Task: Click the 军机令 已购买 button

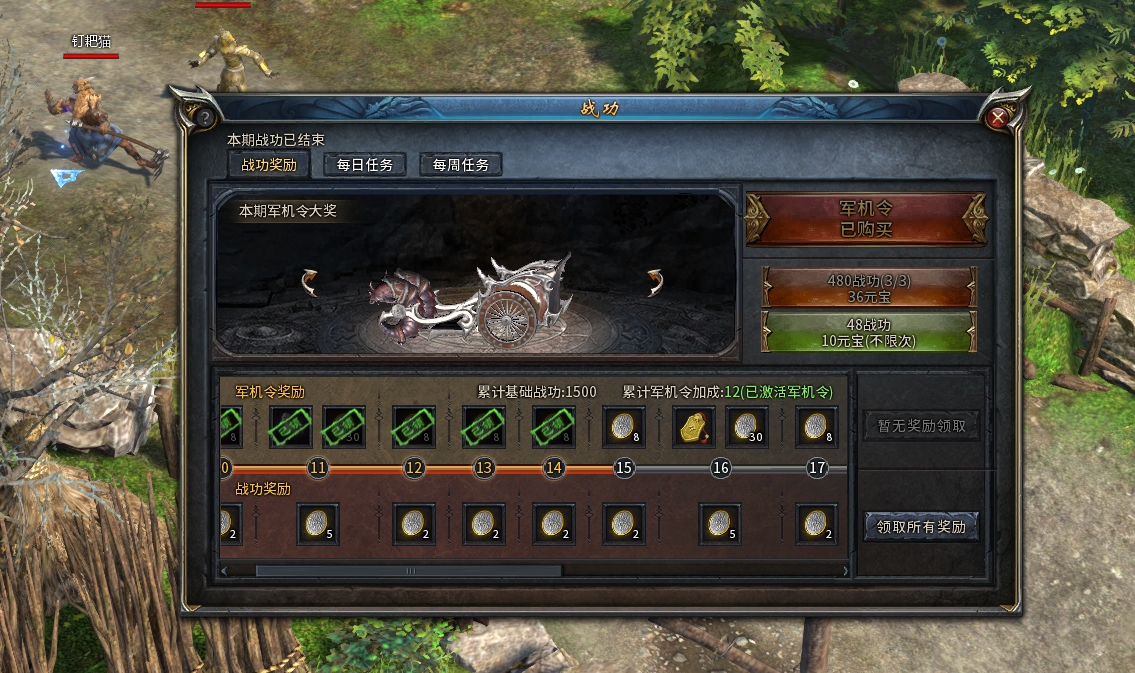Action: point(866,219)
